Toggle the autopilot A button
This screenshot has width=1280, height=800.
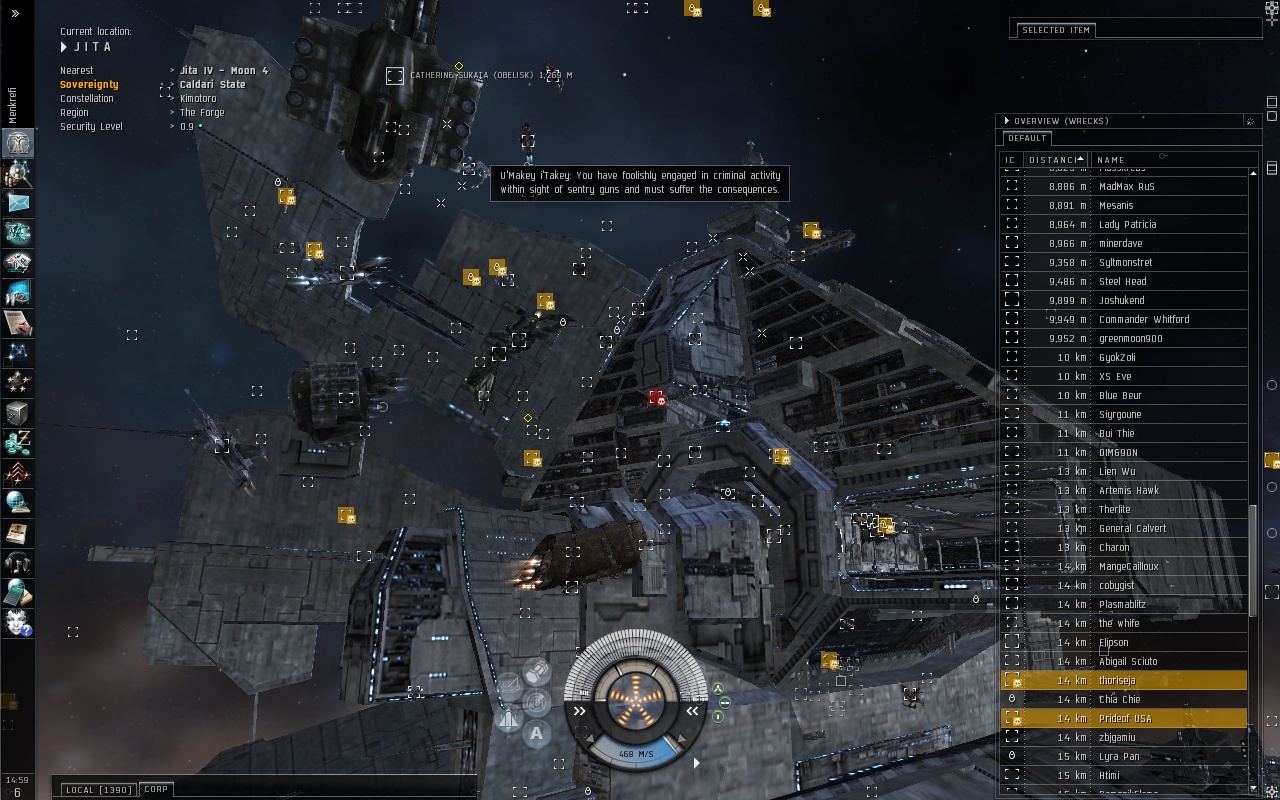pos(536,734)
